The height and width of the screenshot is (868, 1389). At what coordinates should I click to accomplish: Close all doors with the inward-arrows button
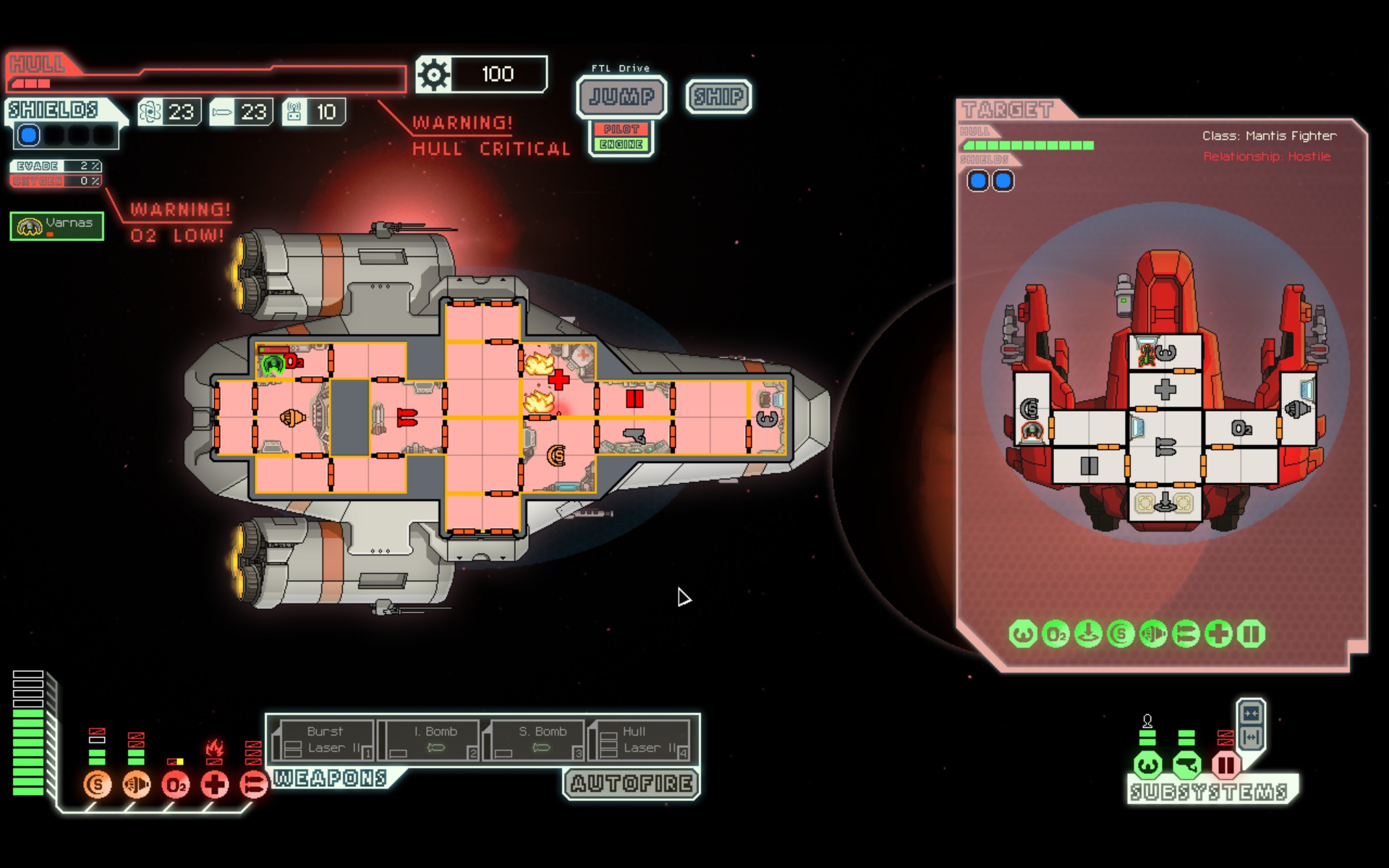pos(1251,714)
